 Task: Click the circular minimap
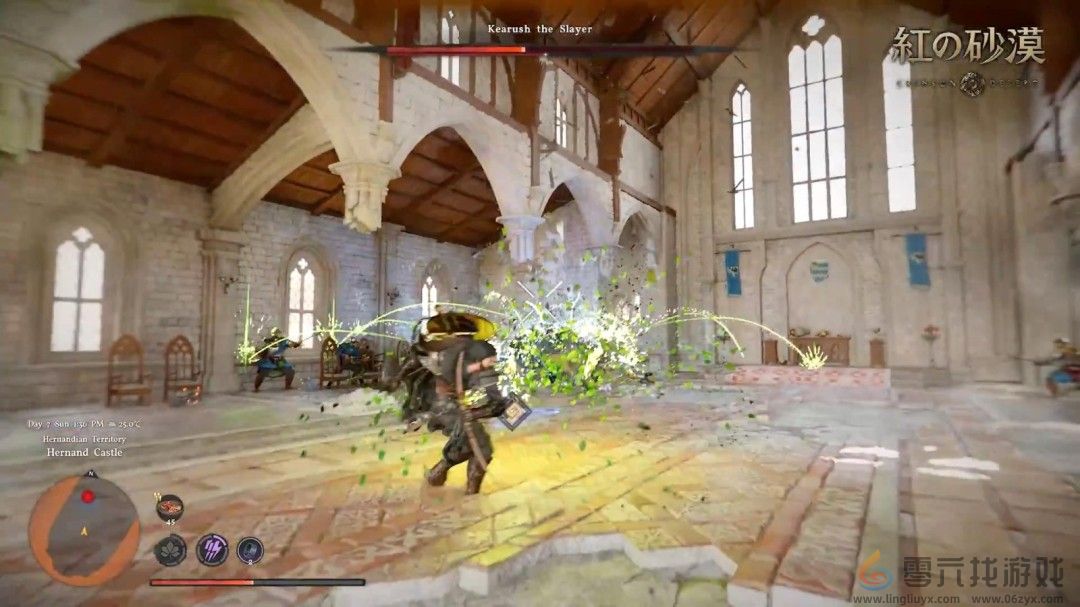coord(84,529)
